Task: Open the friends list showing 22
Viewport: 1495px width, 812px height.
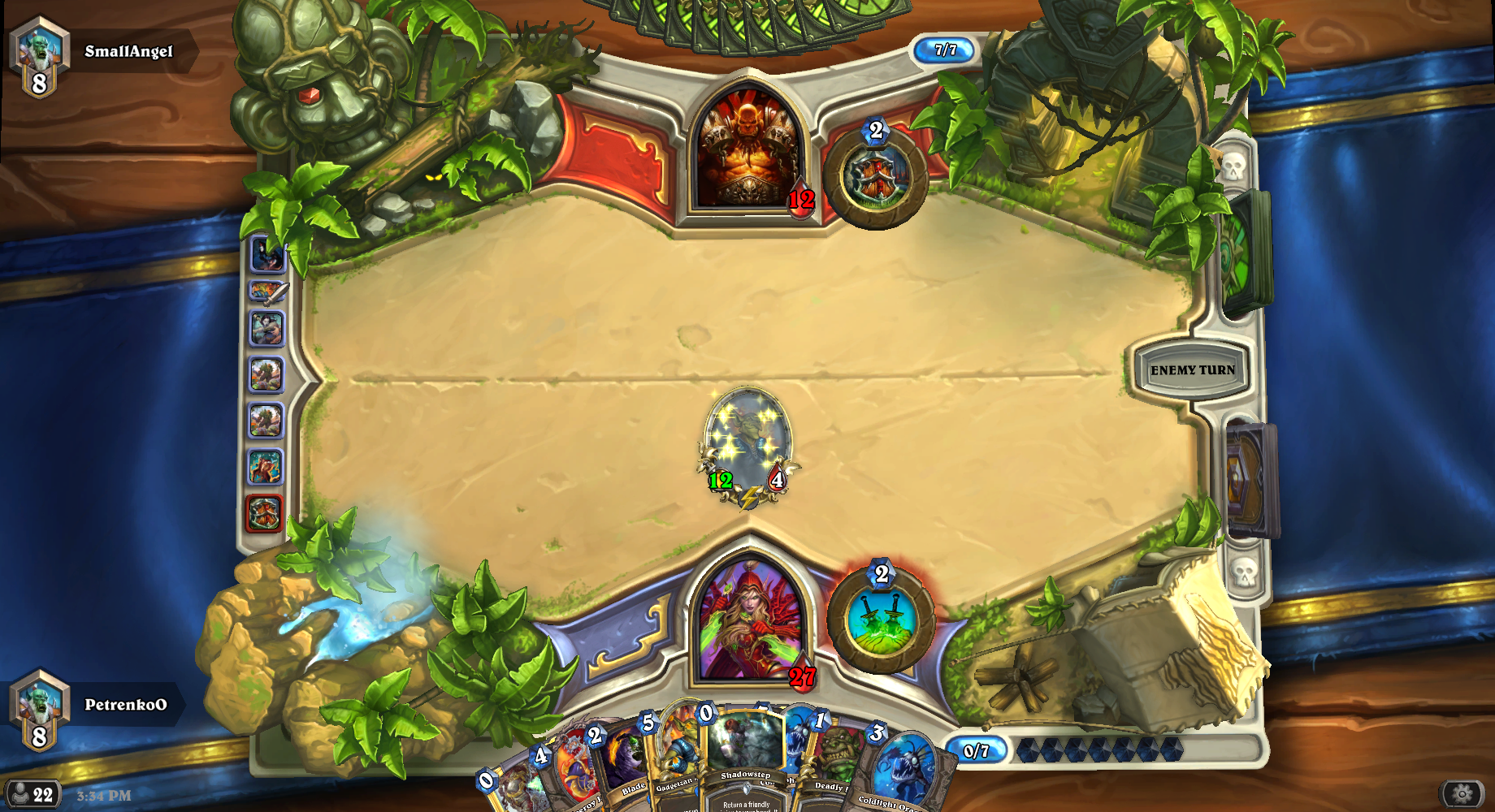Action: [x=32, y=794]
